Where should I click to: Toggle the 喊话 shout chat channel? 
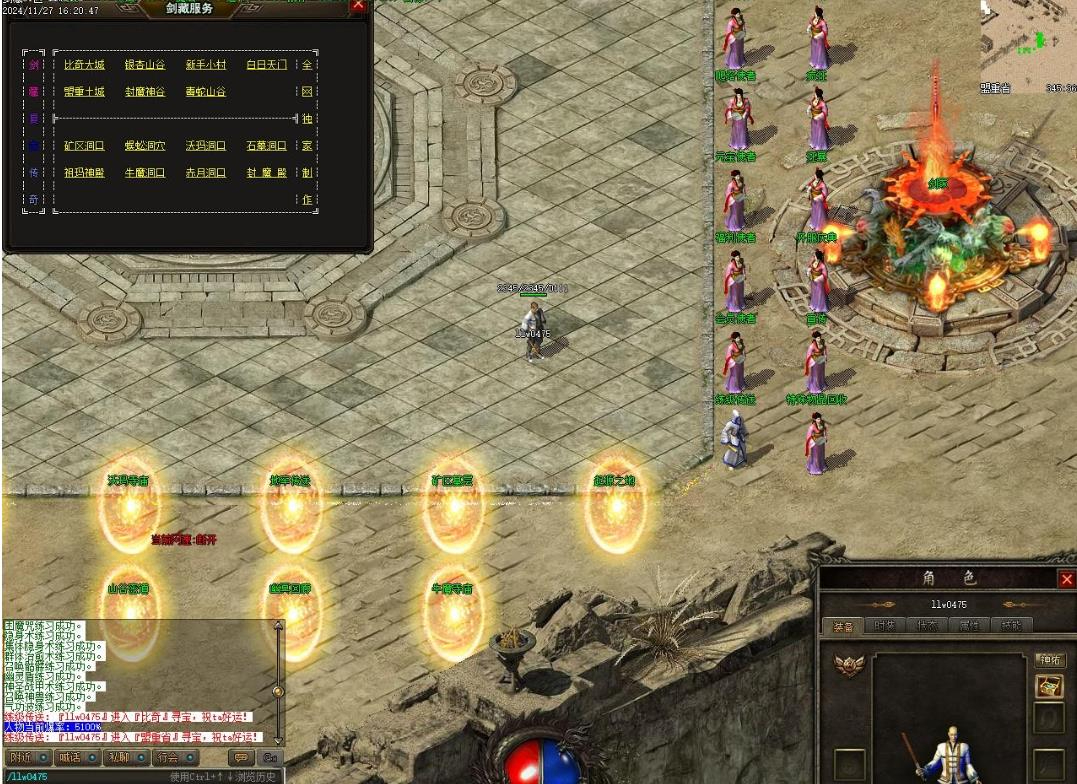[x=76, y=757]
